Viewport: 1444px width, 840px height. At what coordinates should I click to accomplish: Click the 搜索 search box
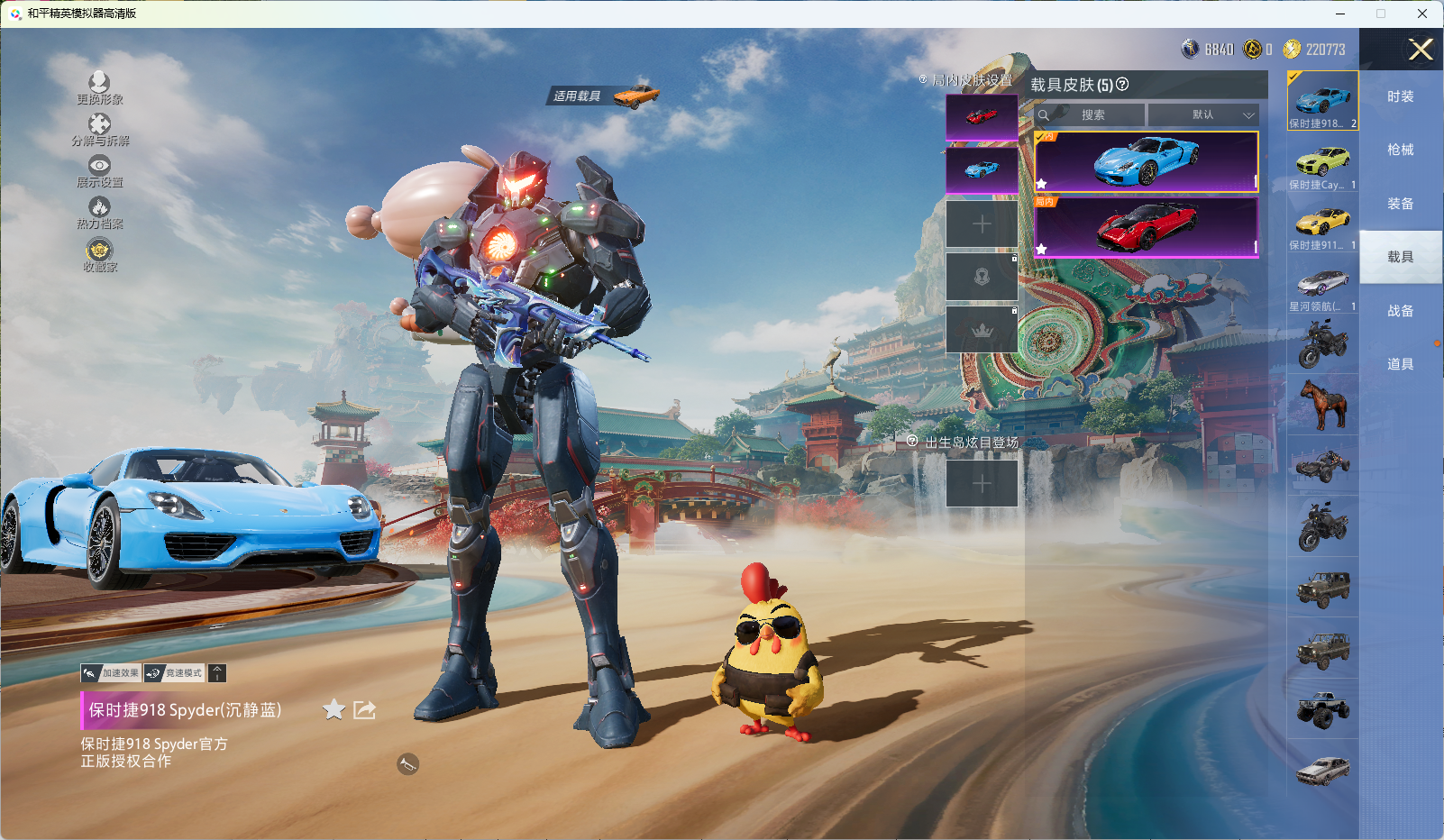point(1090,115)
